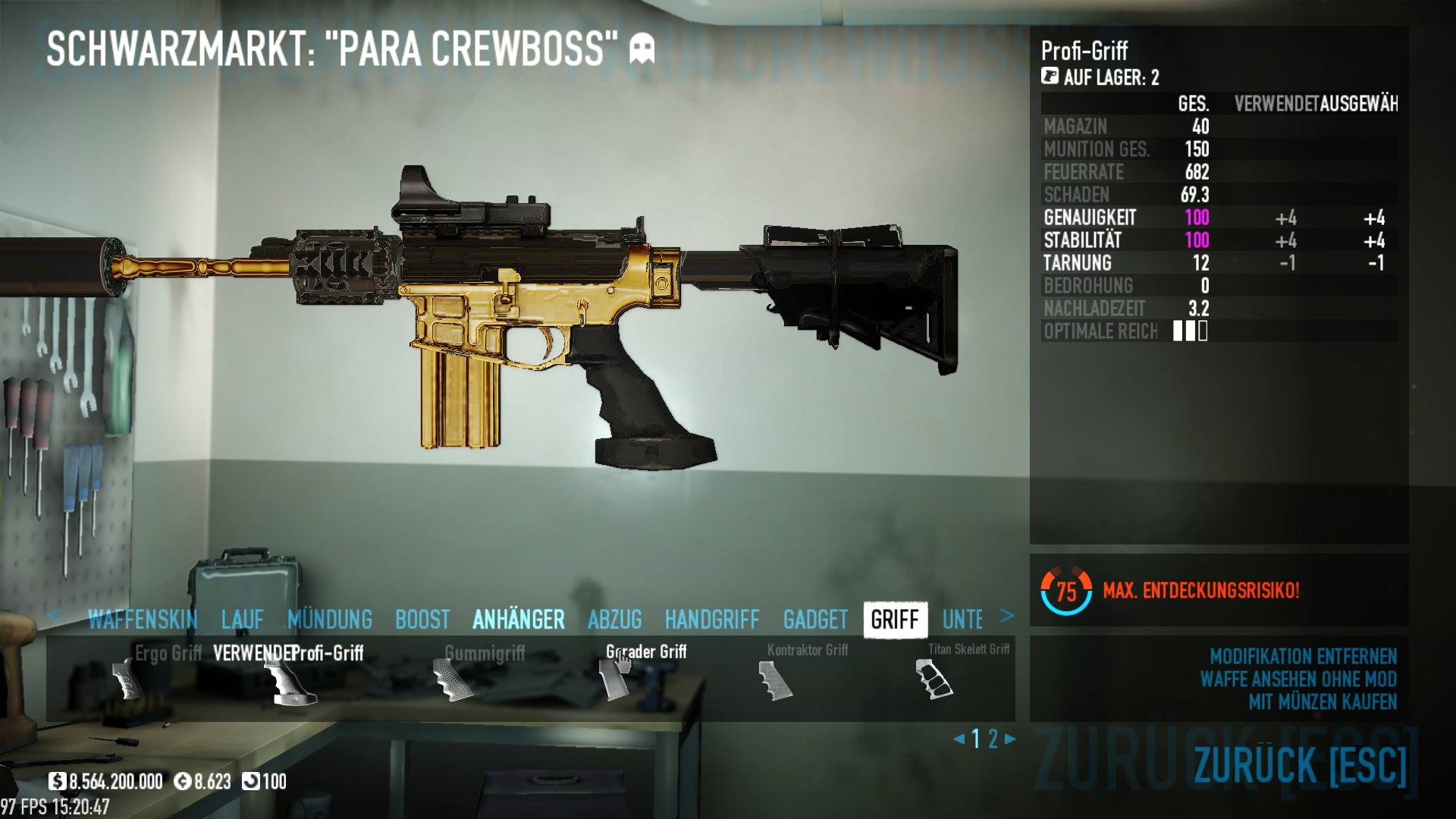Switch to the Abzug tab
The width and height of the screenshot is (1456, 819).
614,620
